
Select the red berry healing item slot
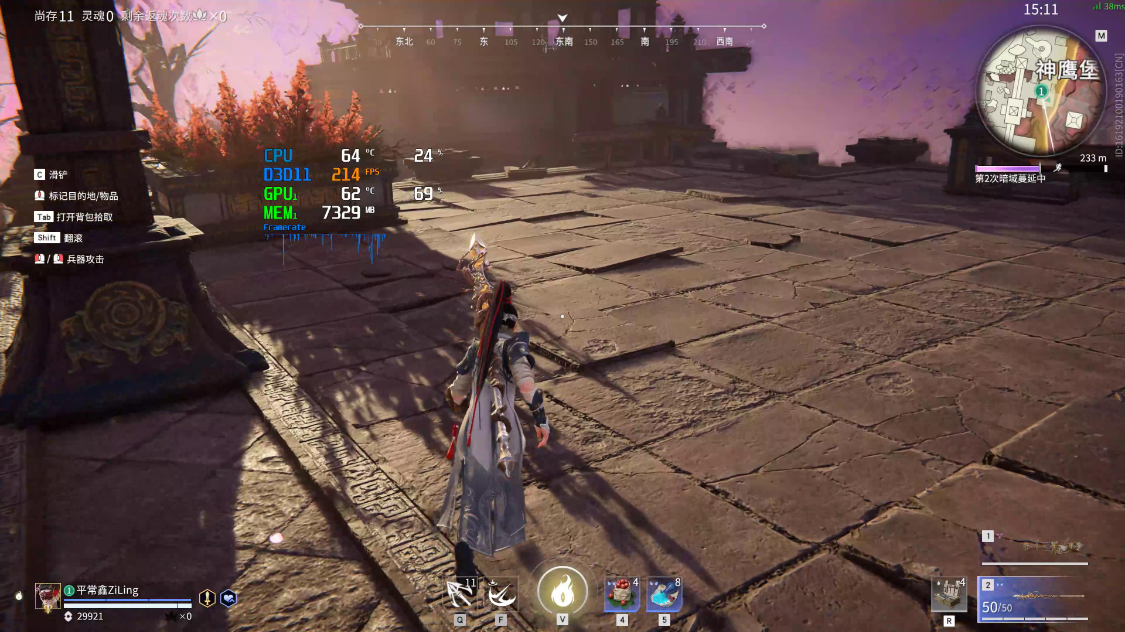click(621, 594)
